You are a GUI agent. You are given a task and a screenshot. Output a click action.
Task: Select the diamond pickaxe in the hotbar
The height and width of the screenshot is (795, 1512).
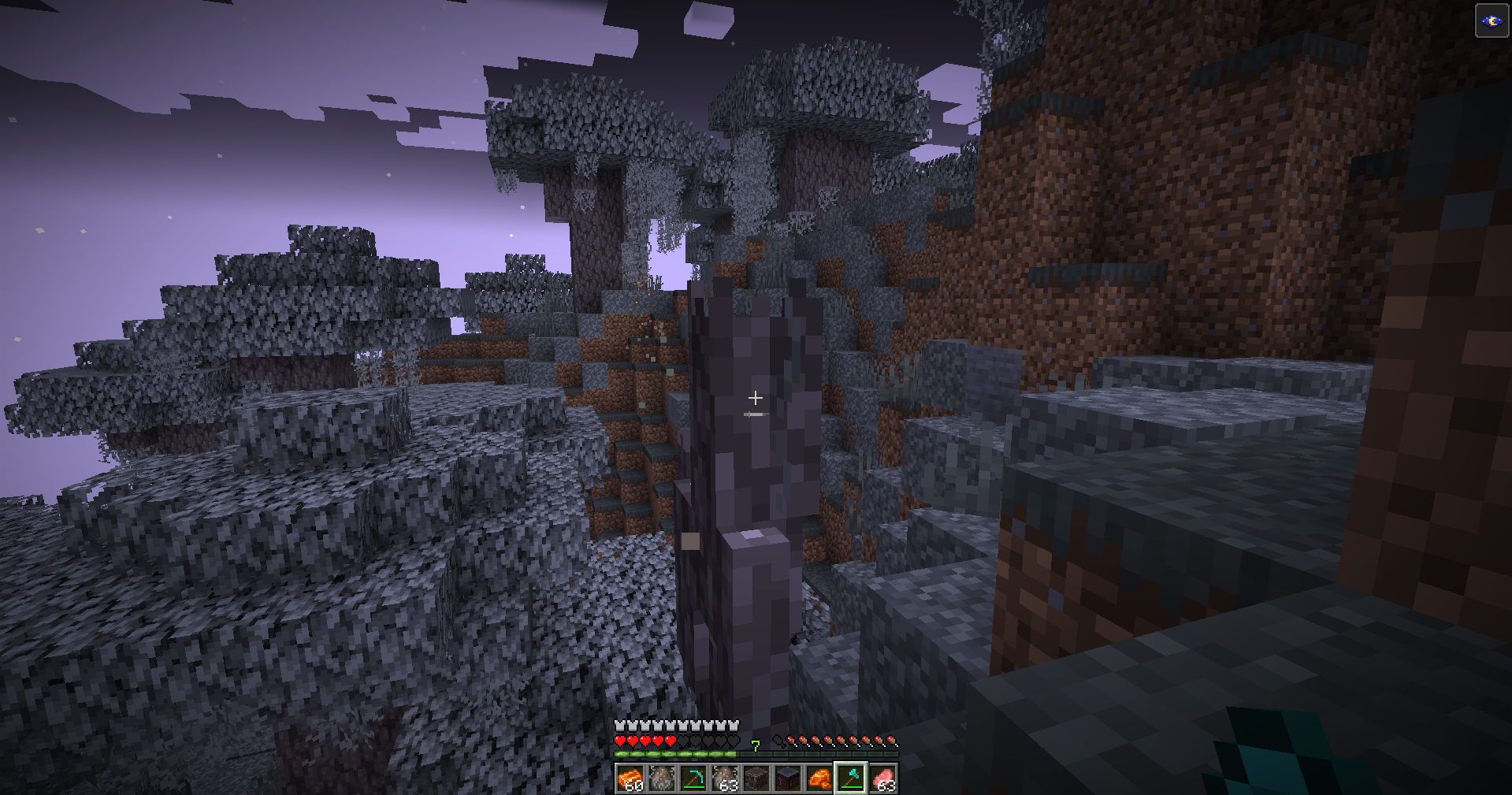[x=693, y=778]
